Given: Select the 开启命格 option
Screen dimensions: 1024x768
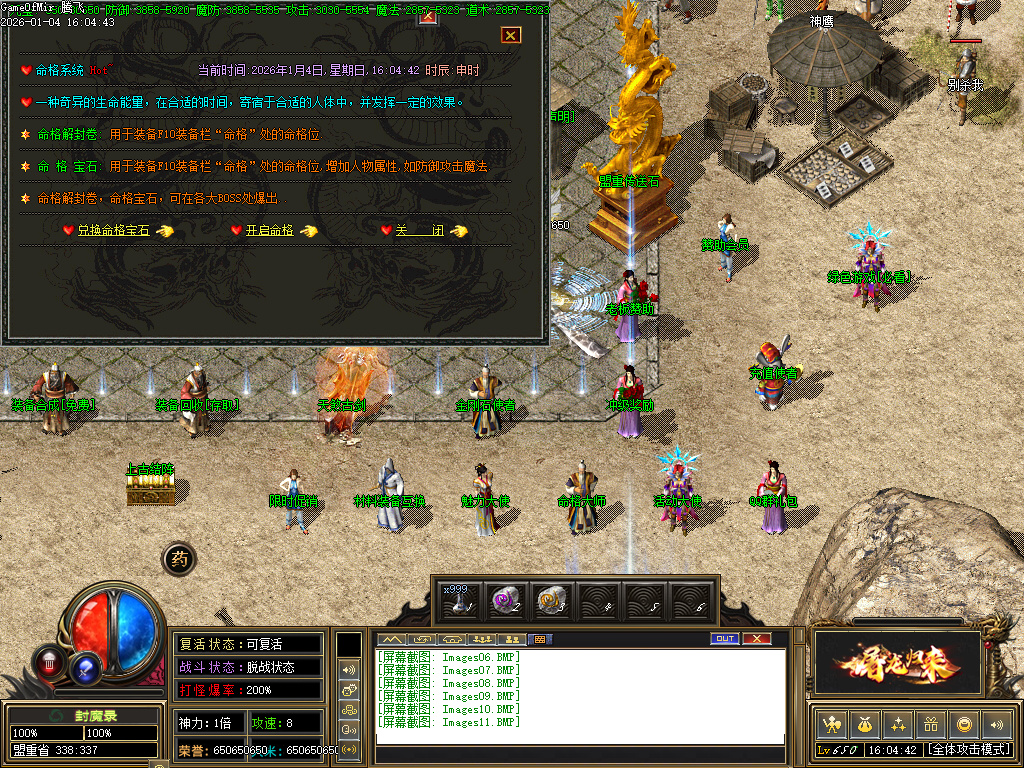Looking at the screenshot, I should coord(270,231).
